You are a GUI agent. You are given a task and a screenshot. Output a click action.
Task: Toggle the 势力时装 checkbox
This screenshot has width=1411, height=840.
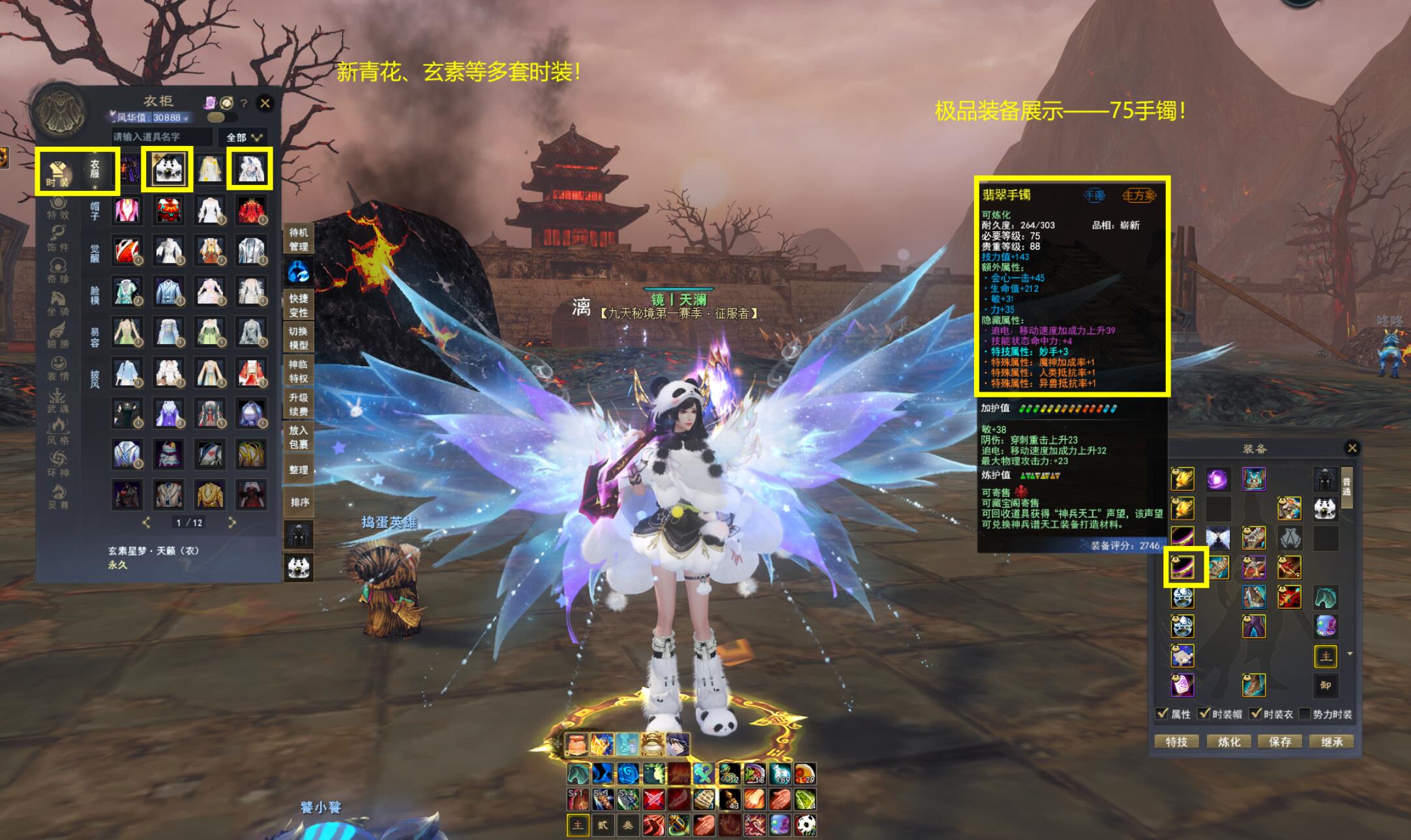point(1304,714)
